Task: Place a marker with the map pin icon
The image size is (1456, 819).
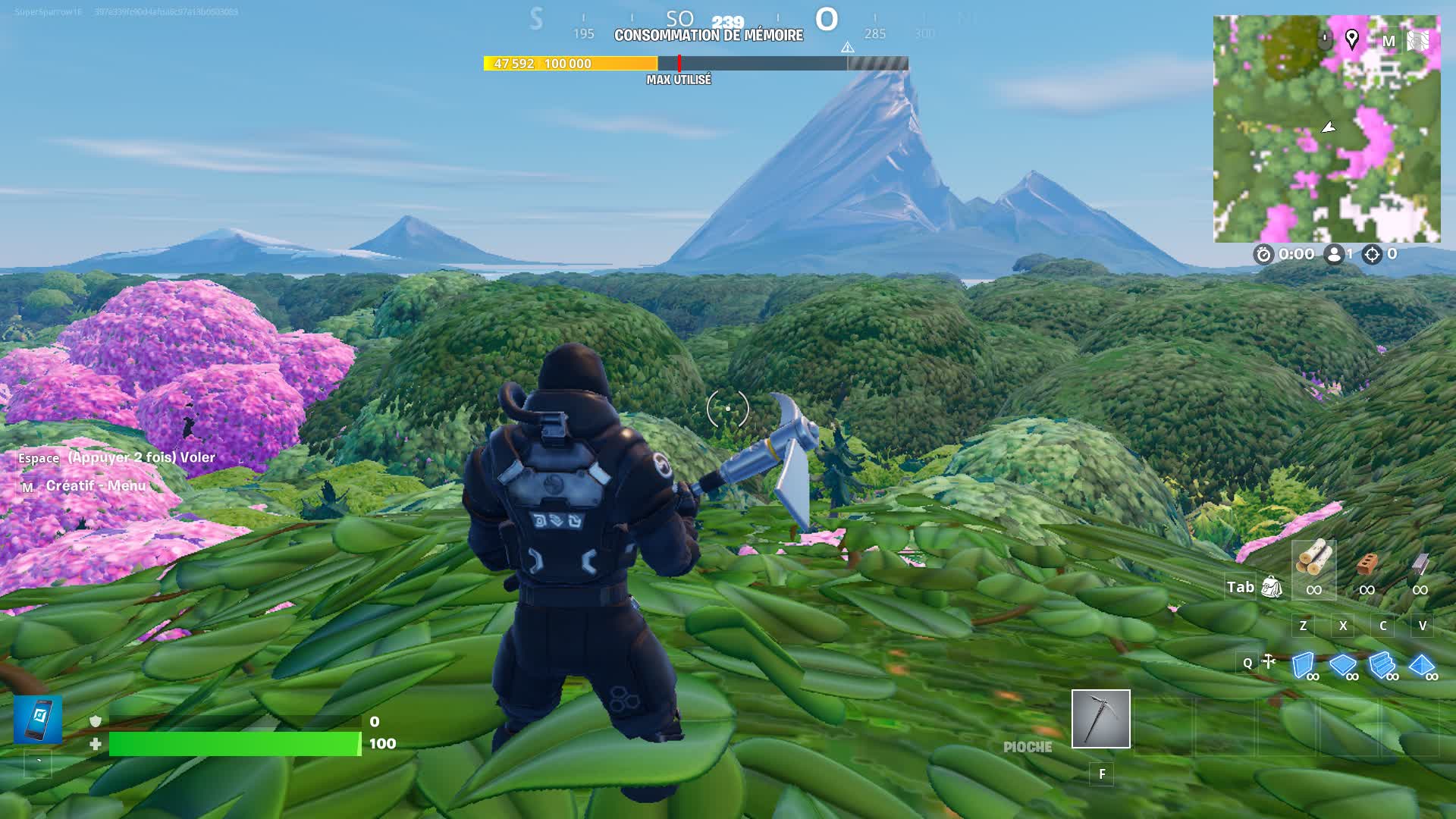Action: click(x=1351, y=39)
